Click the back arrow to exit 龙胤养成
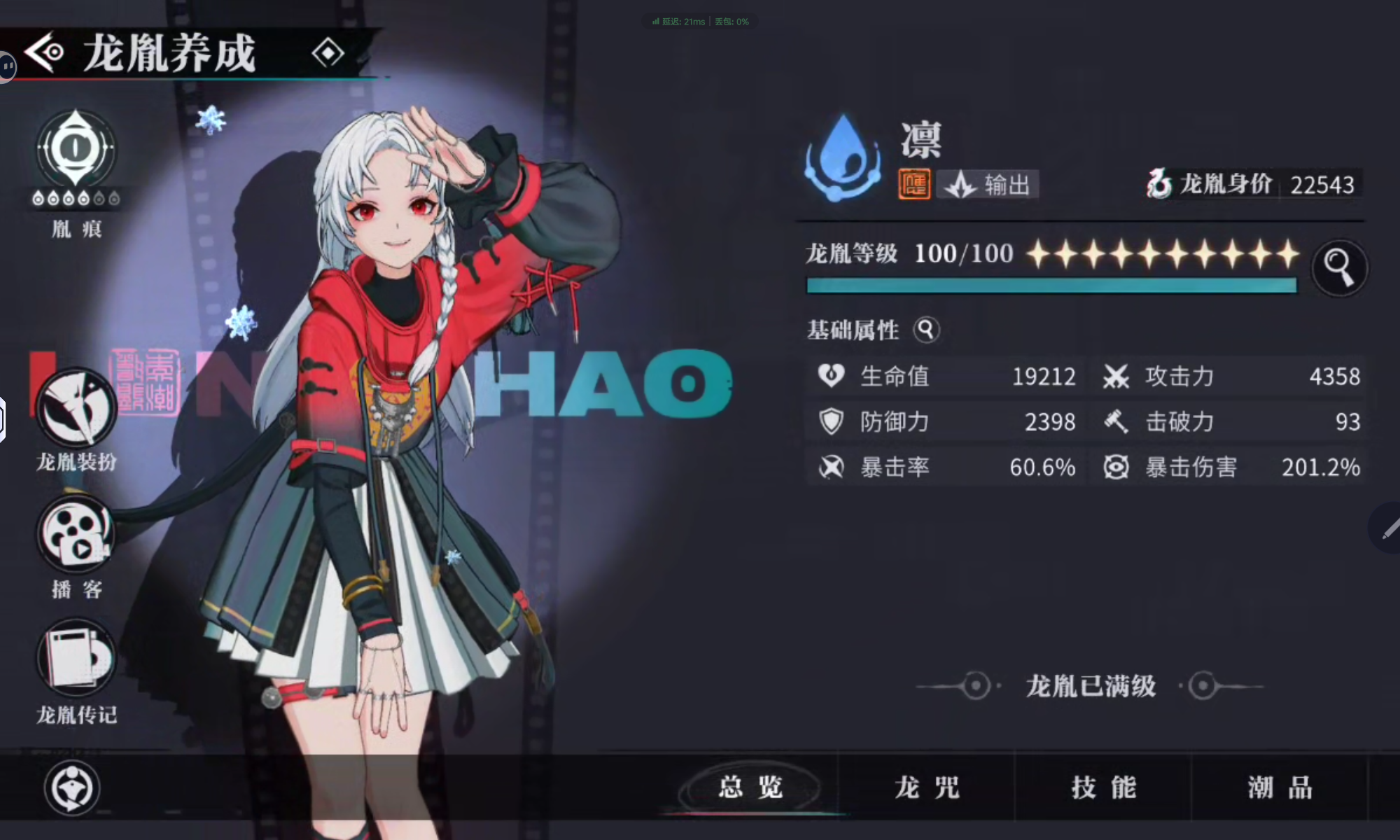This screenshot has width=1400, height=840. (43, 52)
